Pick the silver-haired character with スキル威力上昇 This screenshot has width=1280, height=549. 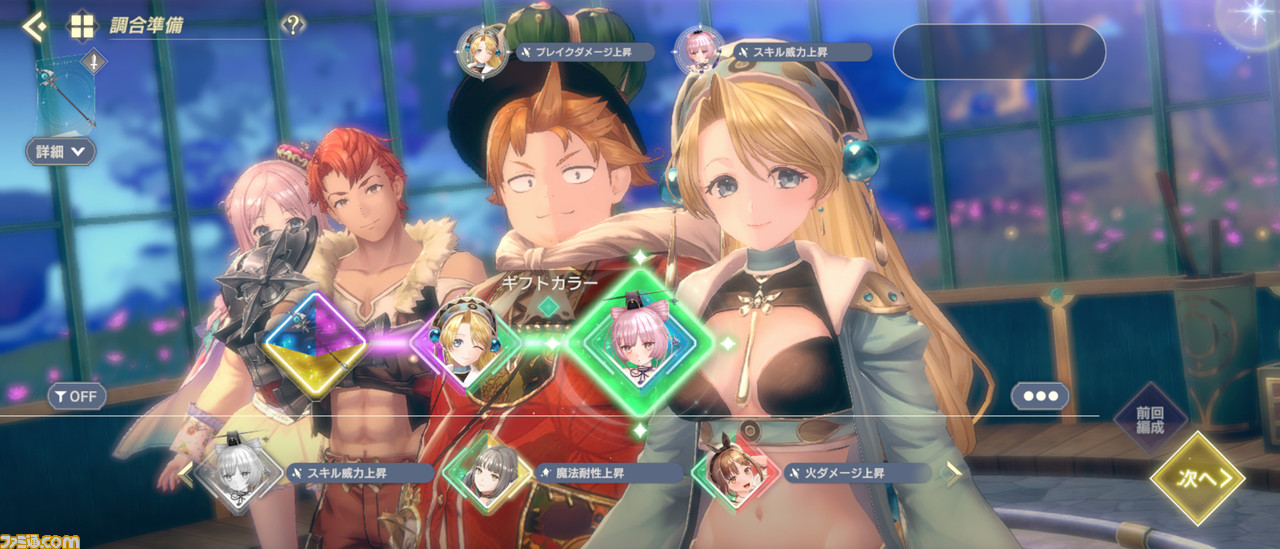tap(236, 472)
